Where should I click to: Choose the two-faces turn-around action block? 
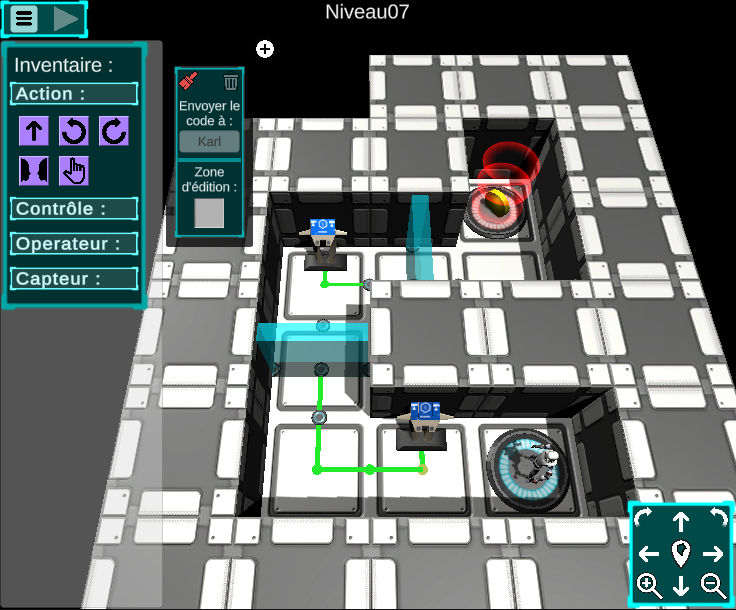click(34, 171)
